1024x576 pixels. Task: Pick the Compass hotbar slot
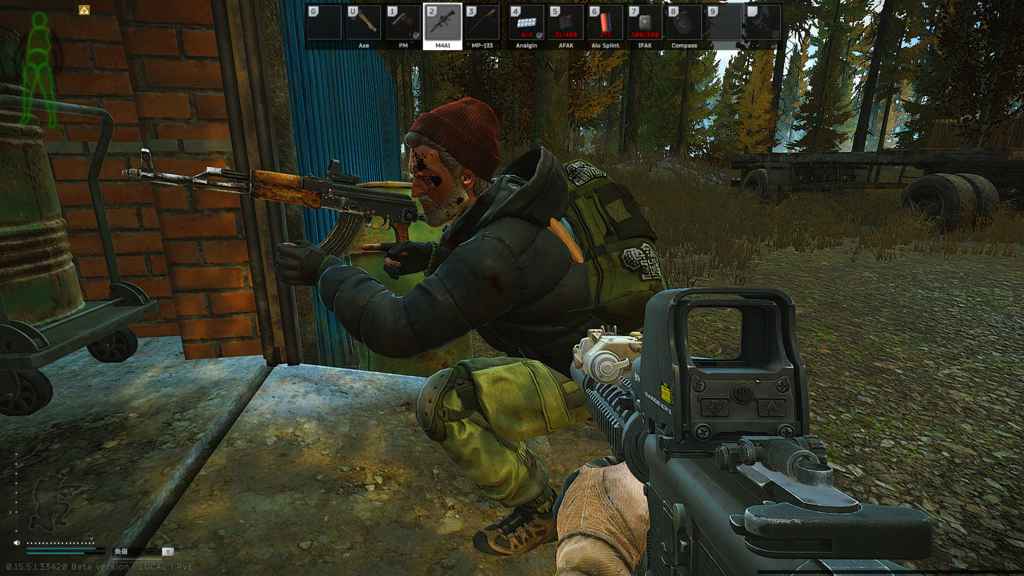684,24
